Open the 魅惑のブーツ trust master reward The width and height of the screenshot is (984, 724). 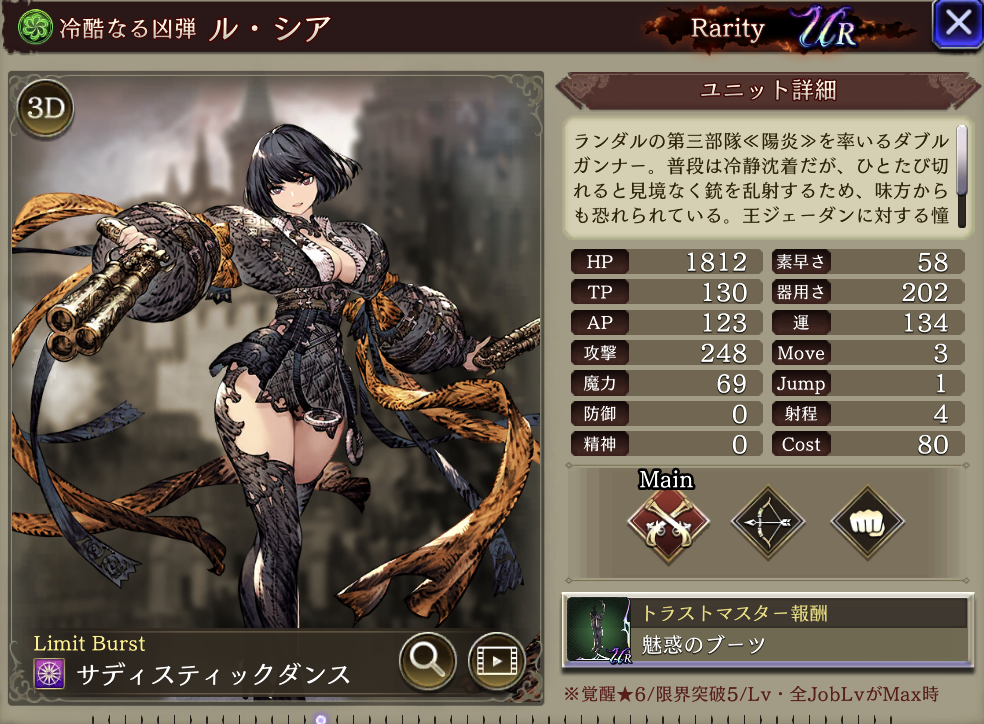[767, 630]
